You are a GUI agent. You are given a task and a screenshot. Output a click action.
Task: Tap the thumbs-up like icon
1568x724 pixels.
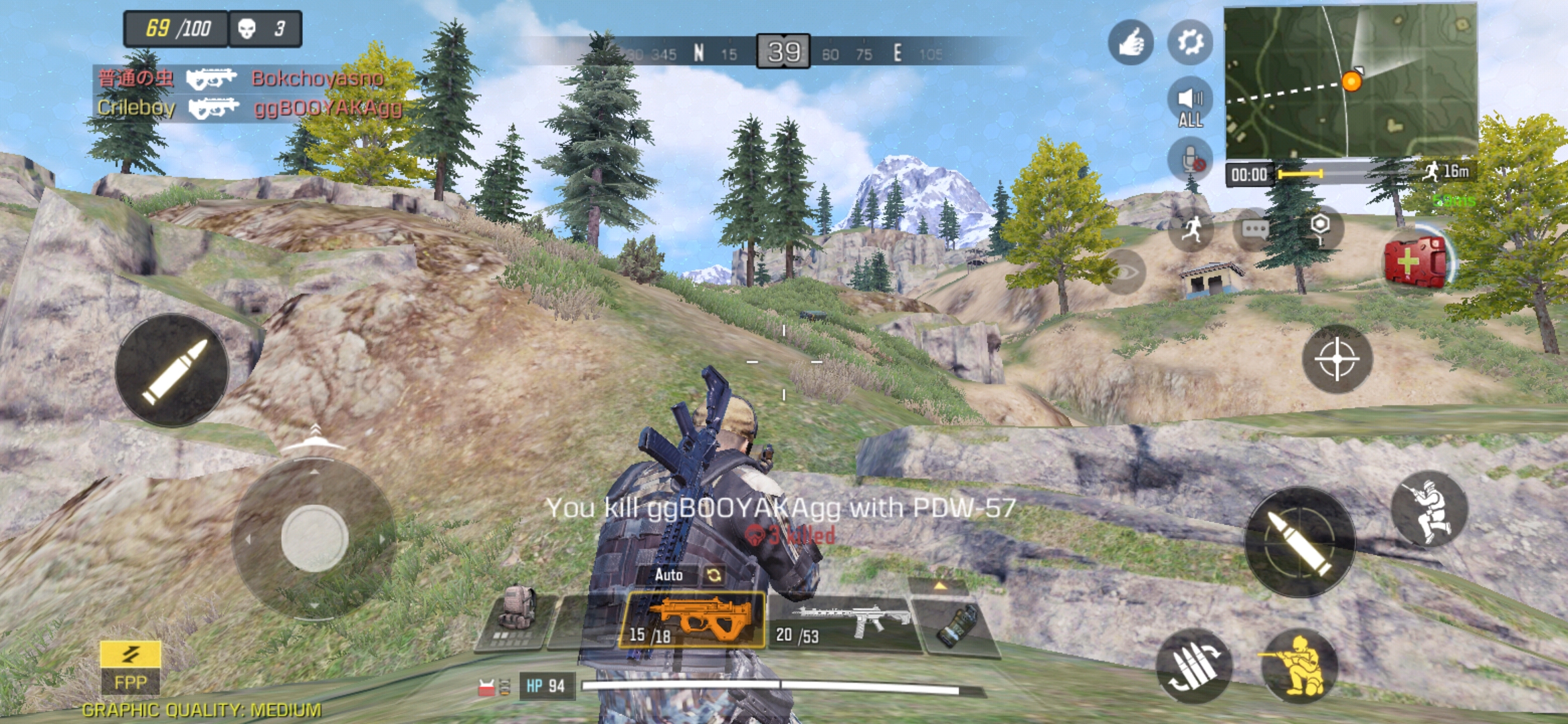(x=1130, y=42)
